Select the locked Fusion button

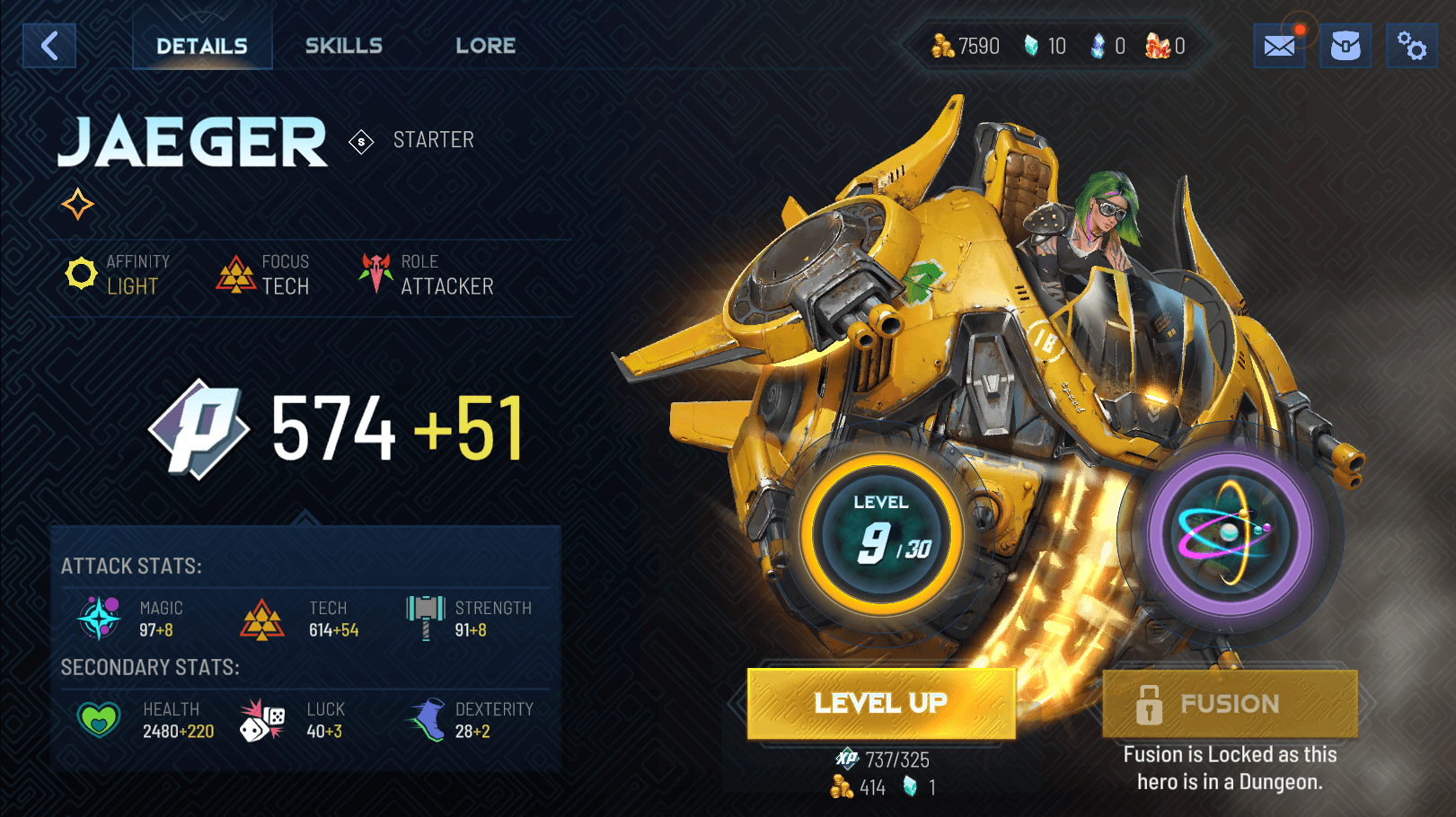1230,704
